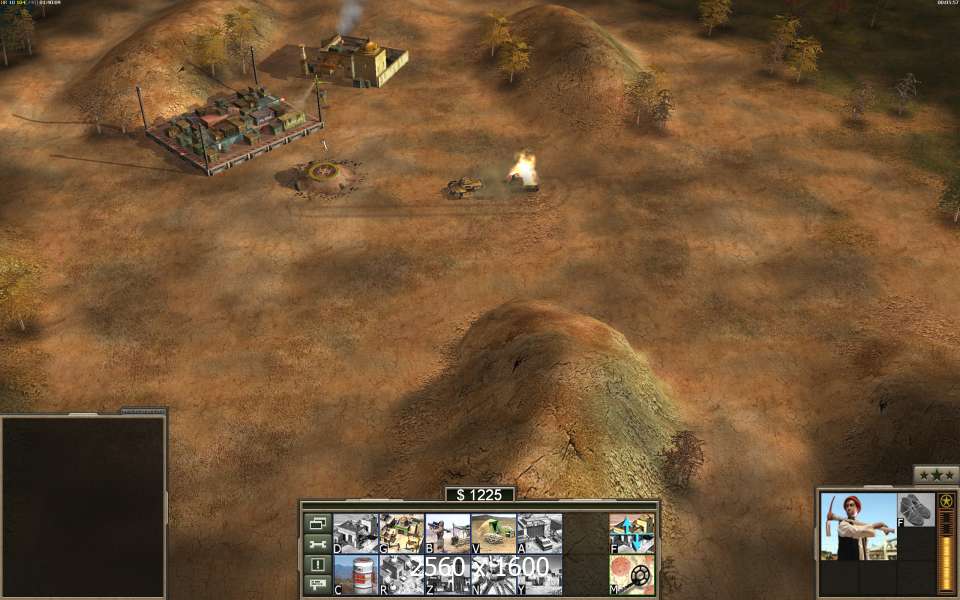Screen dimensions: 960x600
Task: Open the three-star general's powers button
Action: coord(936,476)
